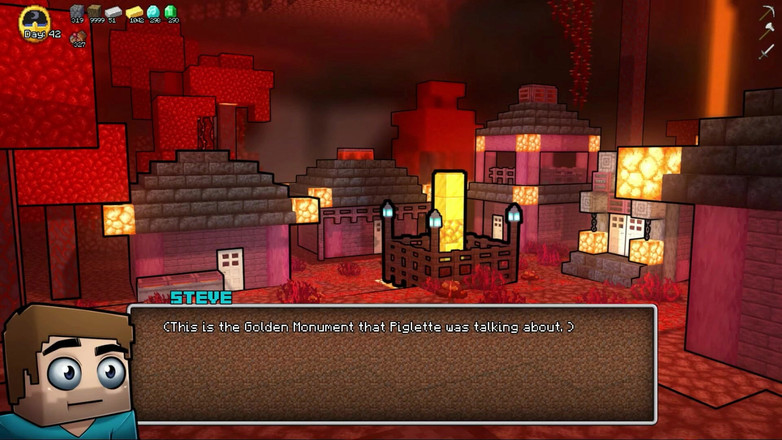Viewport: 782px width, 440px height.
Task: Click the diamond resource icon
Action: pos(153,12)
